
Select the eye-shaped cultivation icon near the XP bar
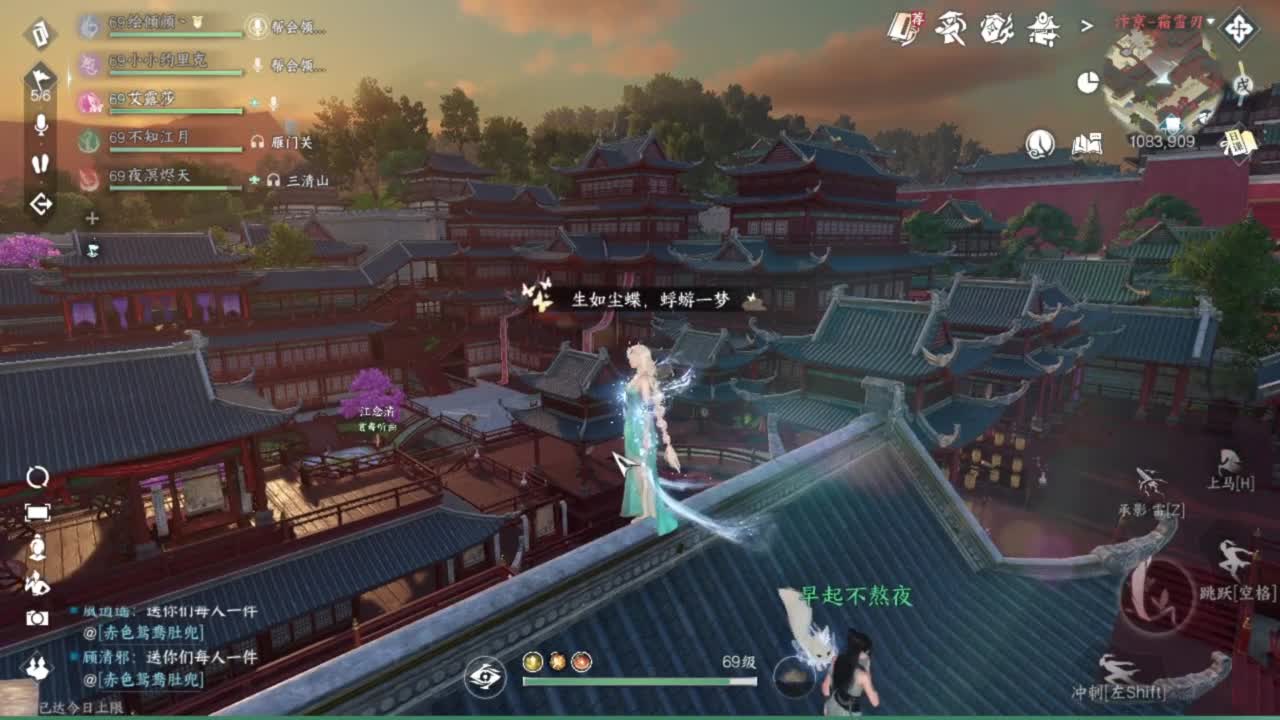[x=486, y=677]
